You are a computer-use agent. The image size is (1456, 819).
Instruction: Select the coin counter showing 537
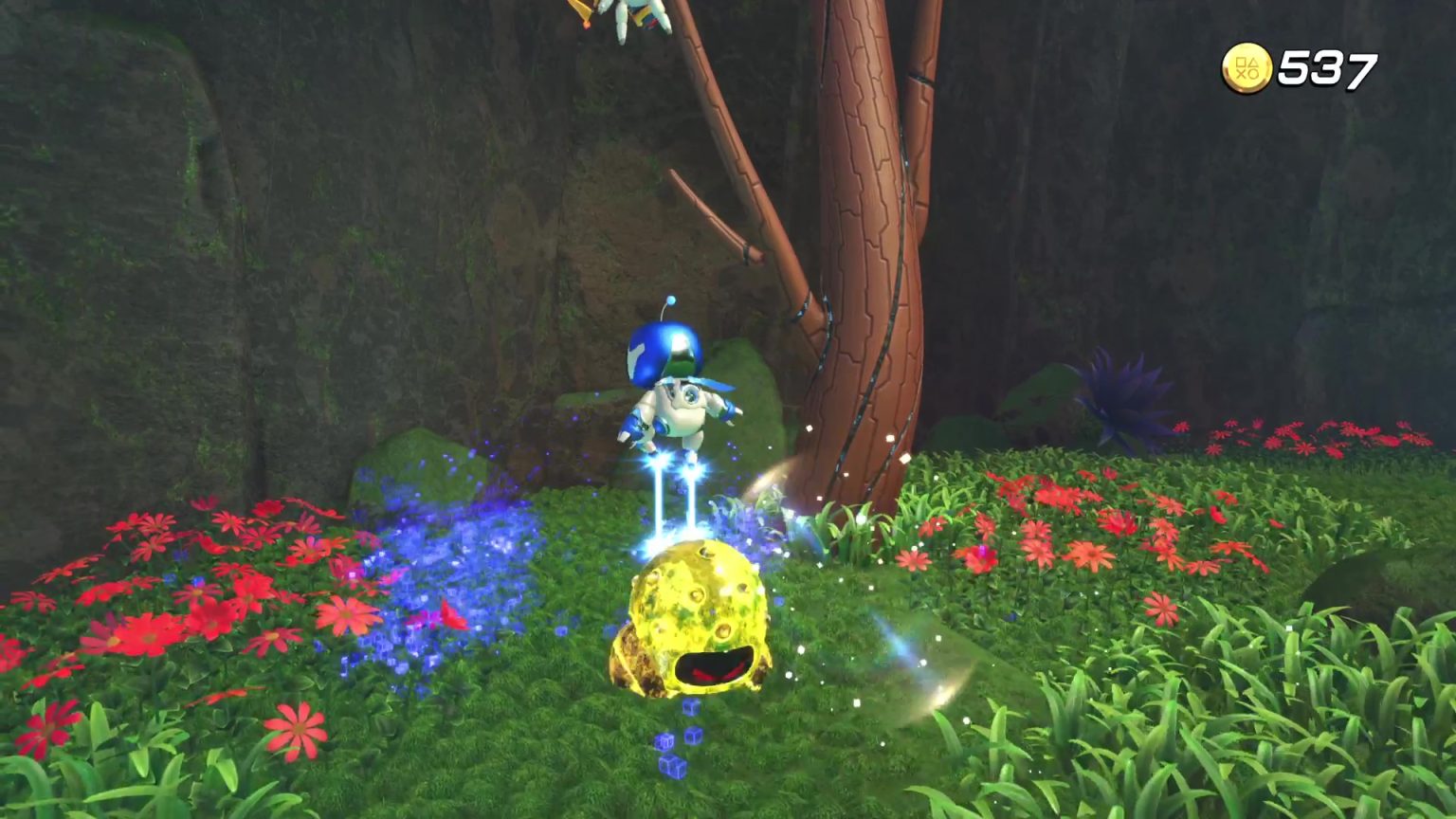coord(1330,66)
